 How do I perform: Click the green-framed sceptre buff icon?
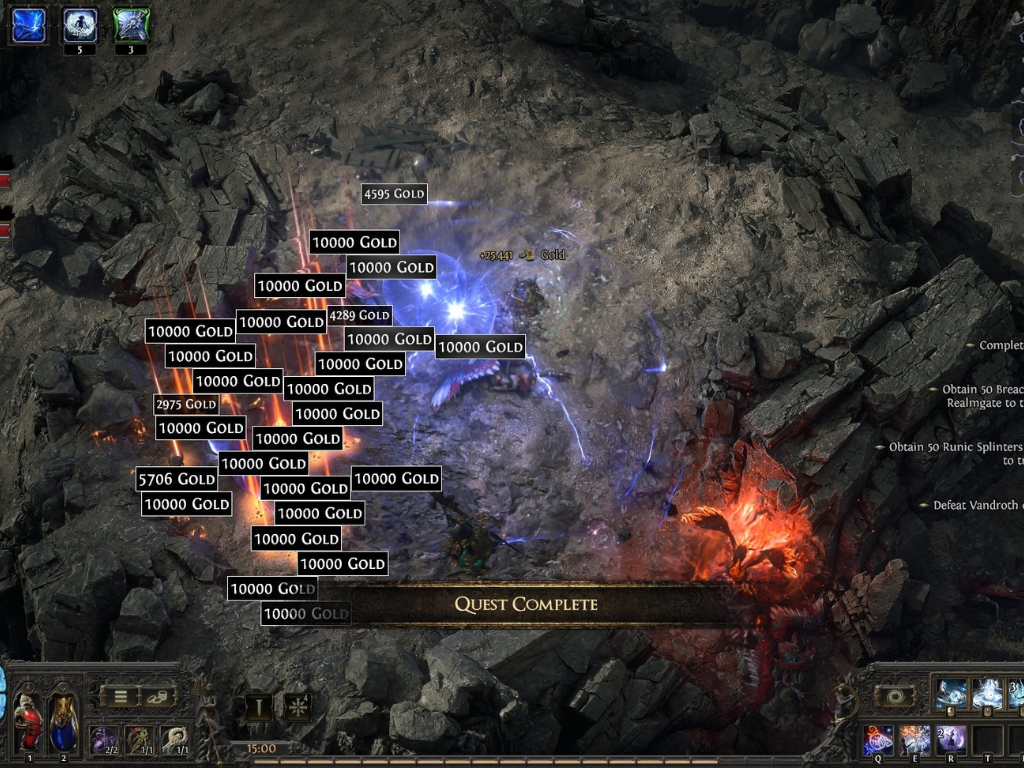131,25
